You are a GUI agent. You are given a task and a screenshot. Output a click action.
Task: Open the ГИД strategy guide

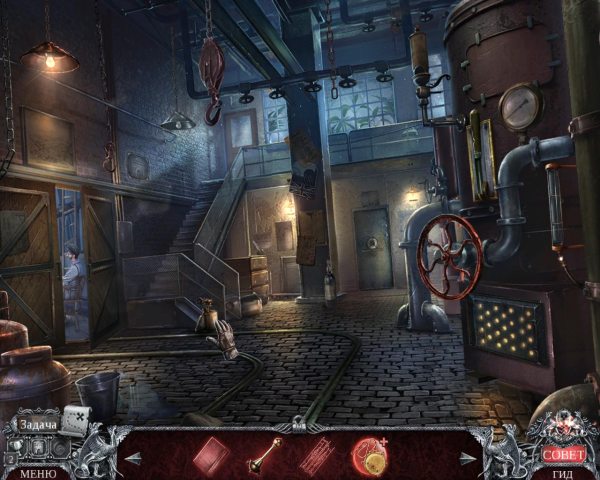tap(564, 472)
